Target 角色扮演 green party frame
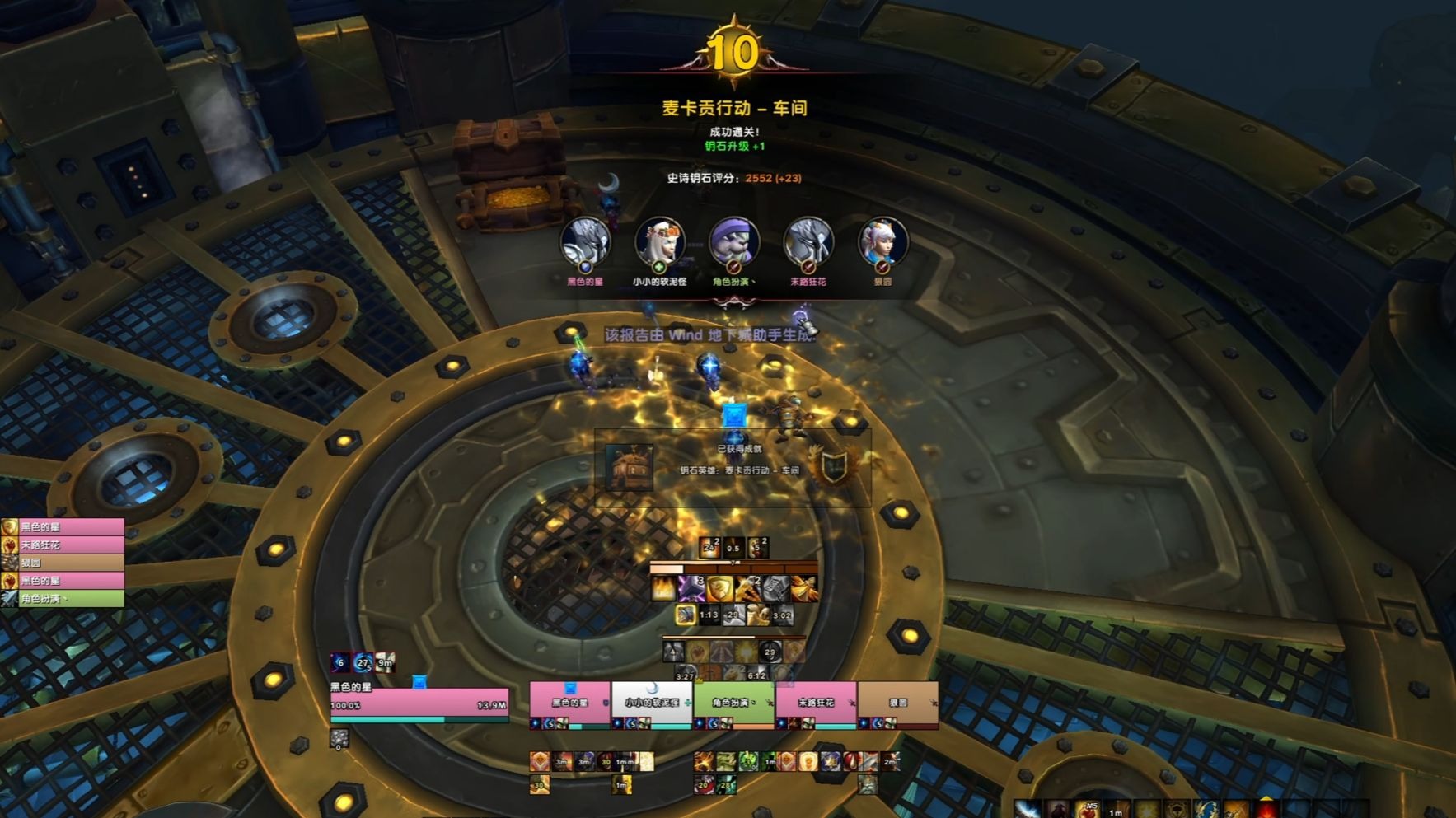The width and height of the screenshot is (1456, 818). coord(733,704)
